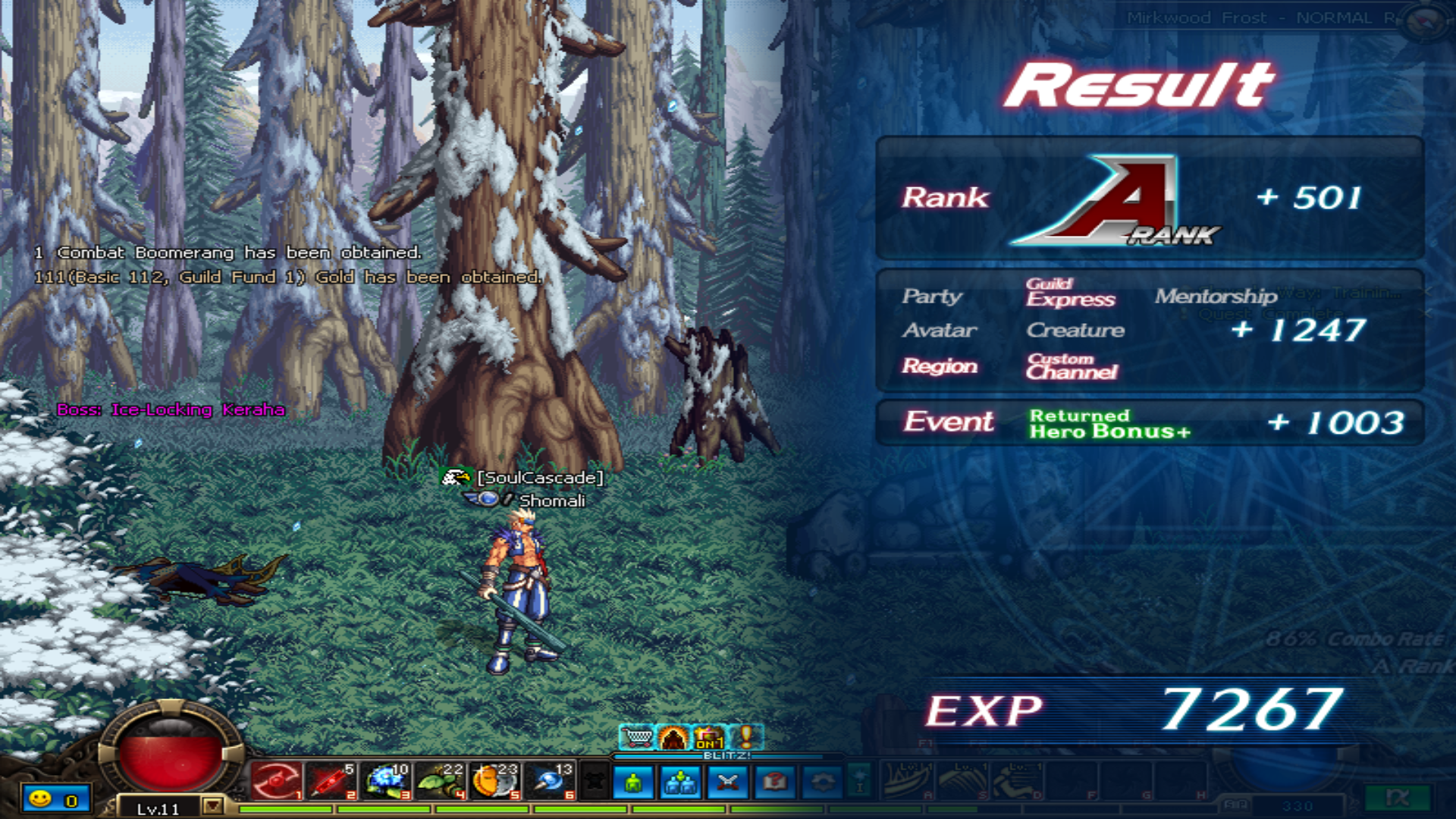This screenshot has height=819, width=1456.
Task: Open the crossed swords menu button
Action: click(x=728, y=783)
